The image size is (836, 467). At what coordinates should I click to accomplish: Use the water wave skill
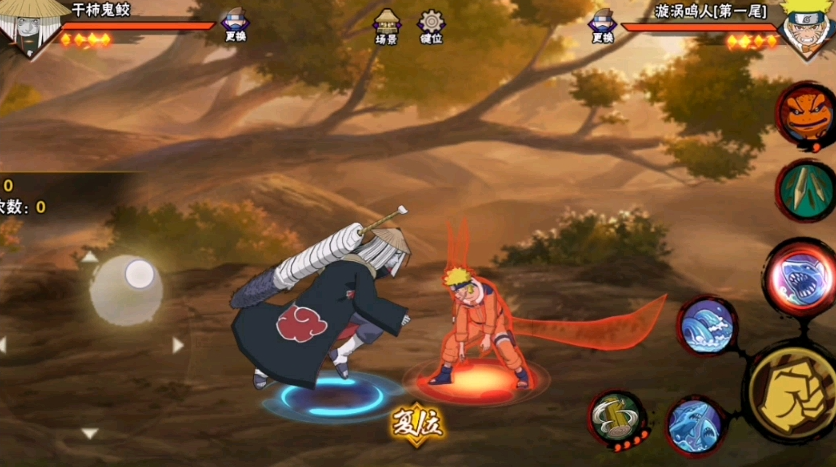708,325
